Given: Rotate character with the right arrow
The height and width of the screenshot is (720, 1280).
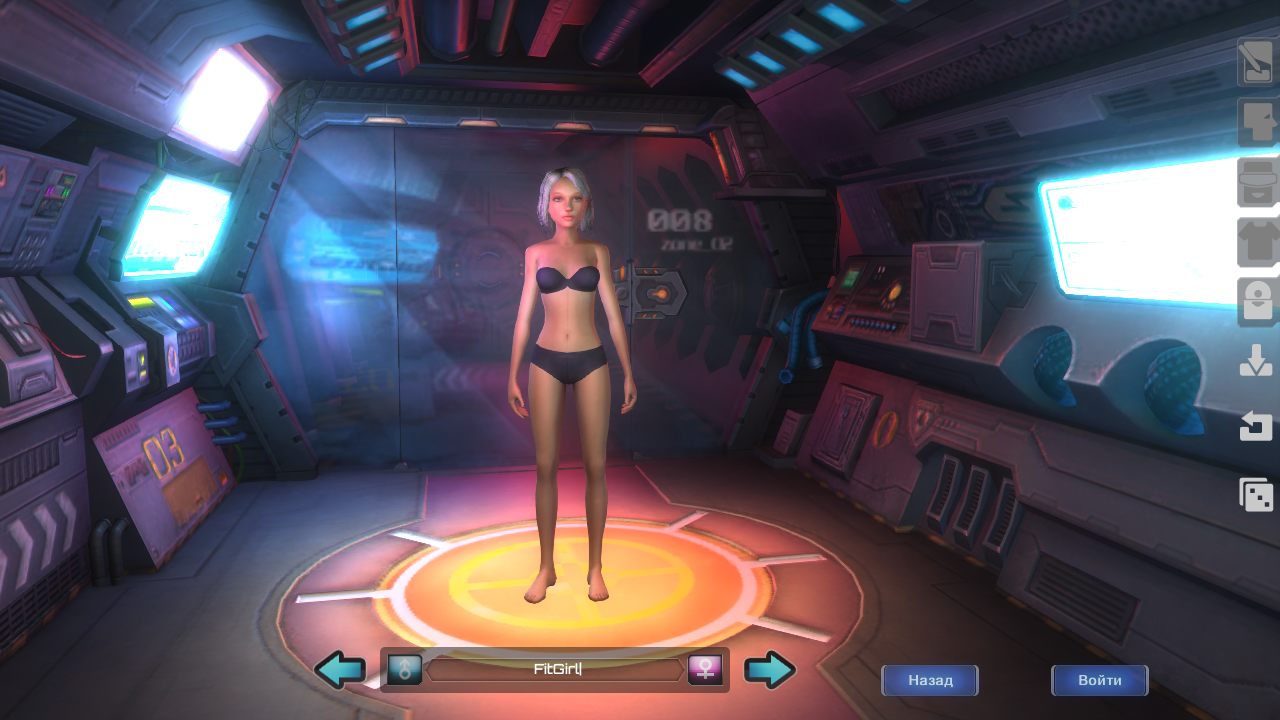Looking at the screenshot, I should pos(770,670).
